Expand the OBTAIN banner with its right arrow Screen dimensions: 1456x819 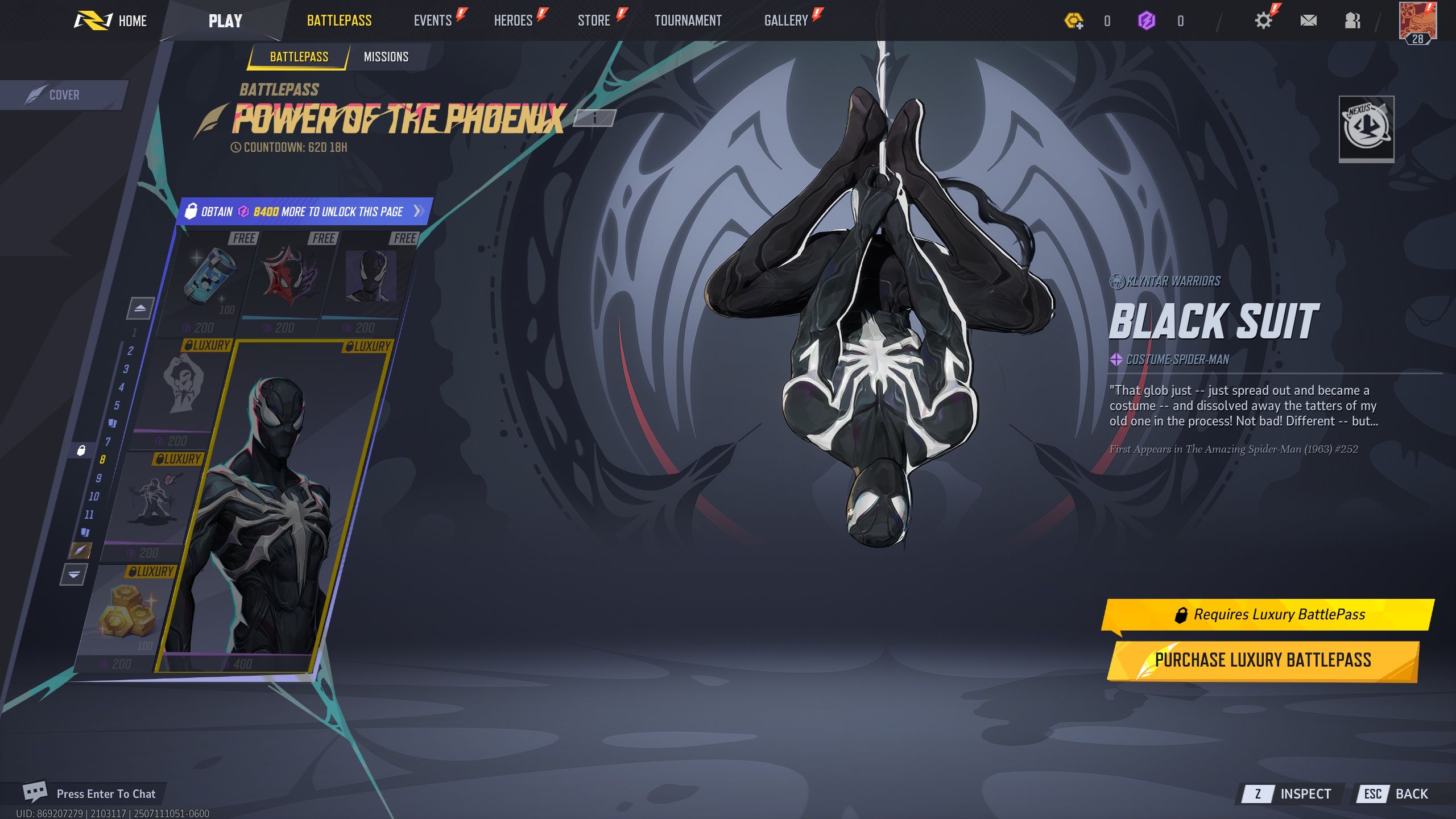[x=417, y=211]
